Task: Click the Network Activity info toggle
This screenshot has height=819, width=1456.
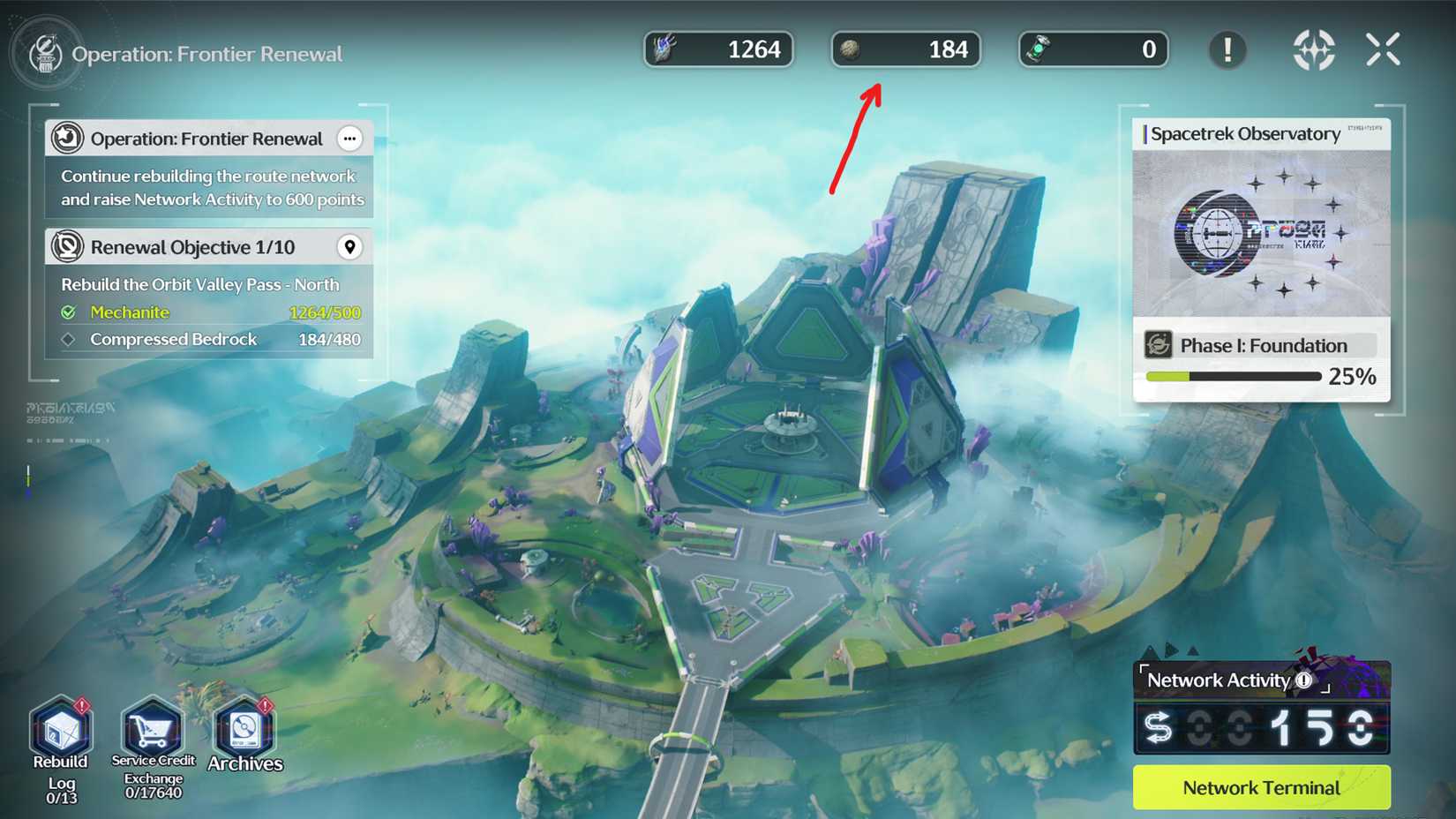Action: (1304, 680)
